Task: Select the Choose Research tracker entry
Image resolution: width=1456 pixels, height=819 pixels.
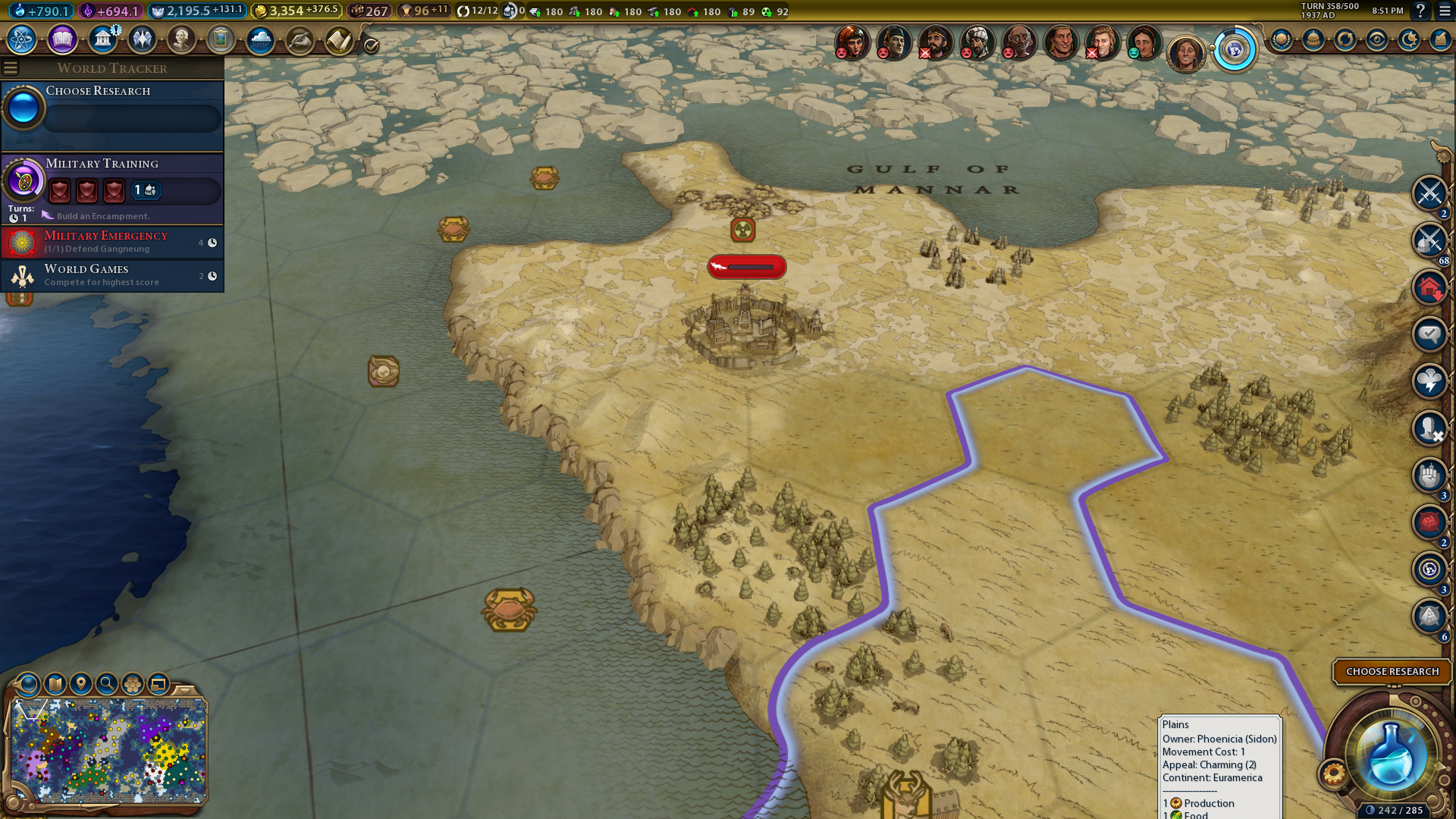Action: 112,107
